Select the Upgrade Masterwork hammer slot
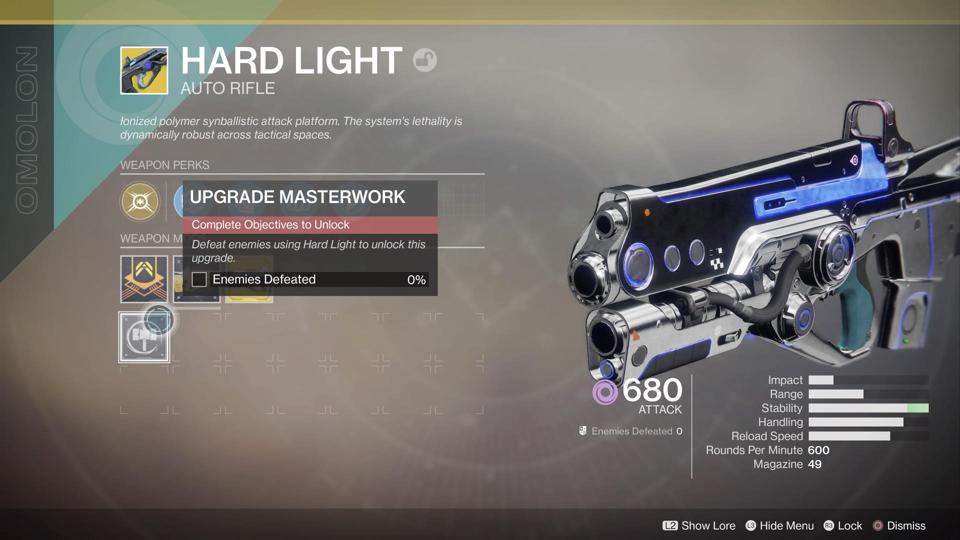Viewport: 960px width, 540px height. (144, 337)
